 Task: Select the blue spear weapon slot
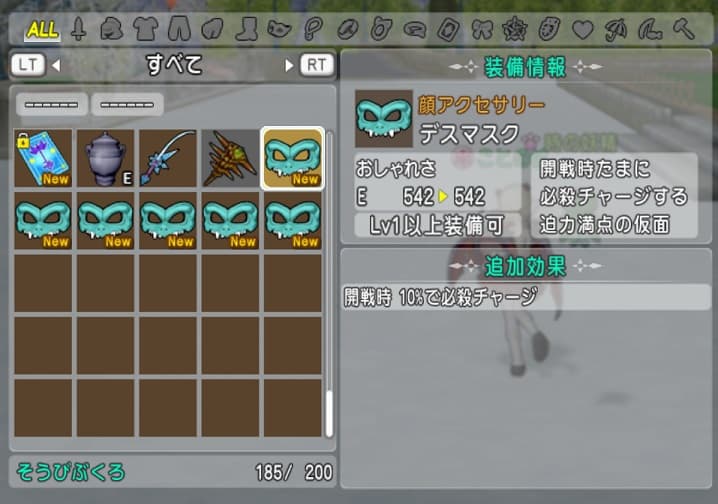click(167, 158)
